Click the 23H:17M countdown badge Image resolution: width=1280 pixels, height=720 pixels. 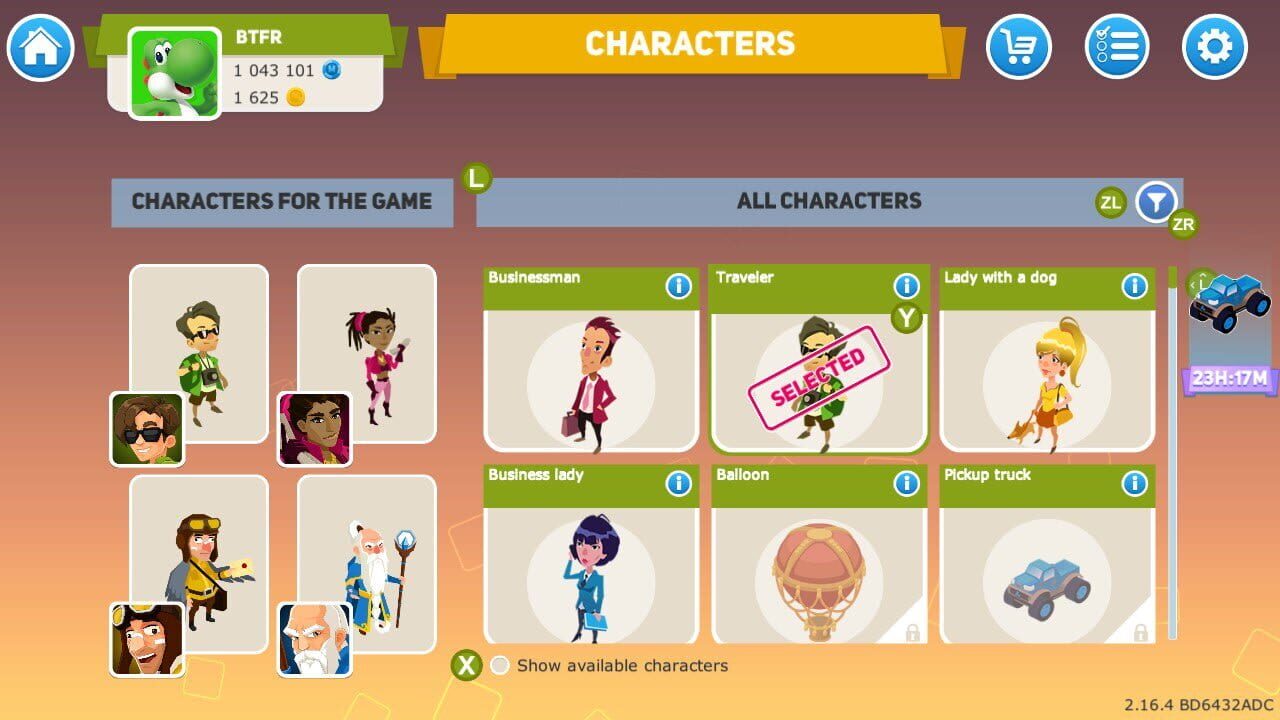click(1228, 378)
